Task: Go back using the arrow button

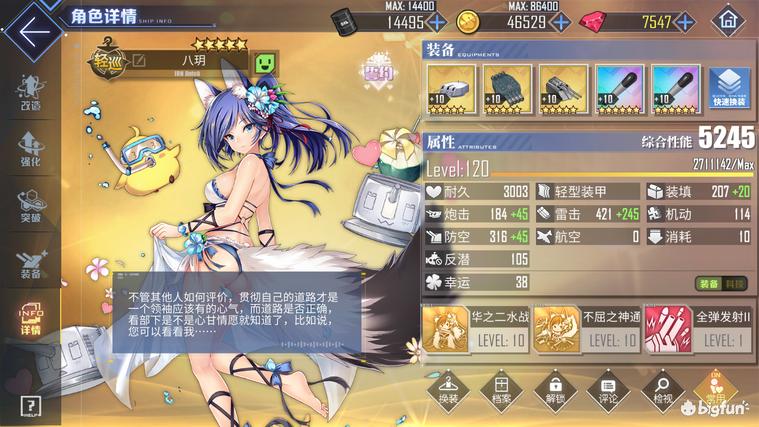Action: [32, 29]
